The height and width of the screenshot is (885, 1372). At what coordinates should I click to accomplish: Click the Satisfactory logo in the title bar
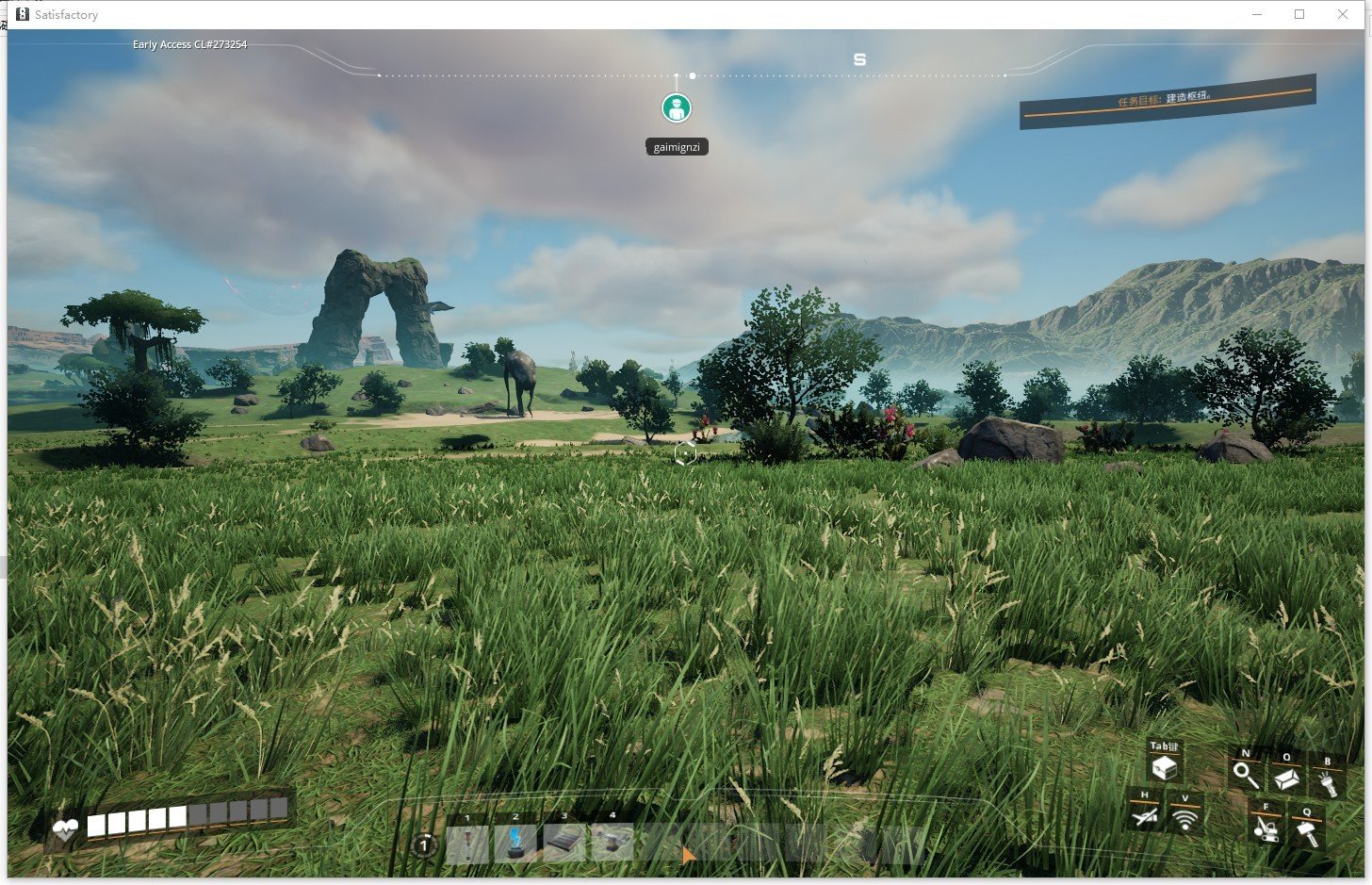click(x=21, y=14)
